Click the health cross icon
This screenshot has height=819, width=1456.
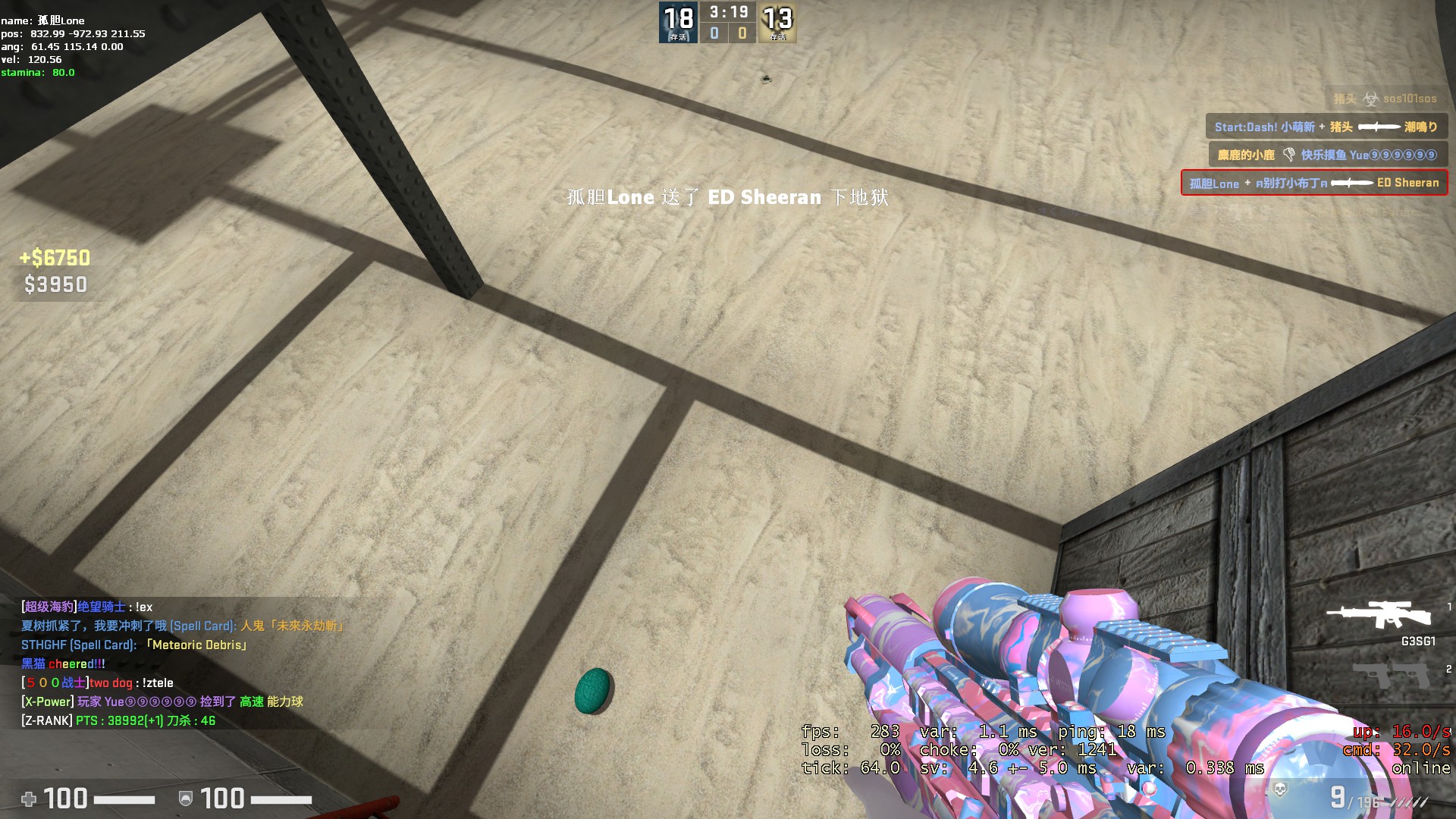[29, 799]
